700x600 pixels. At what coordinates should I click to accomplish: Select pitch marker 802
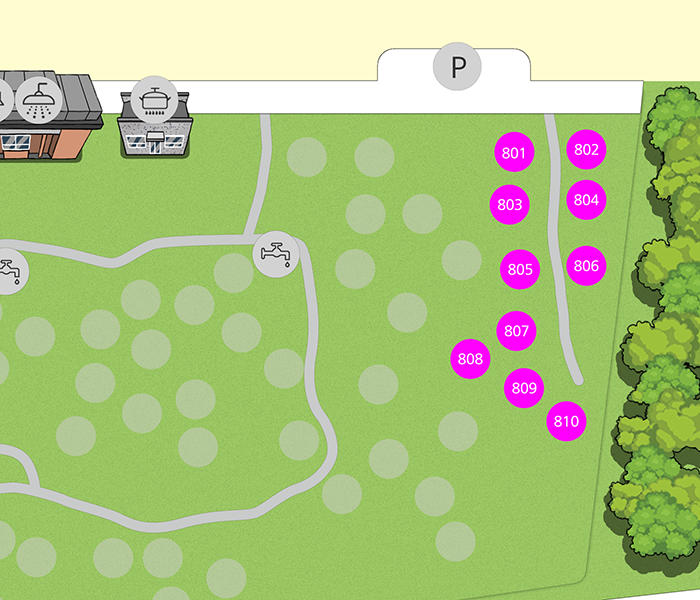click(x=586, y=150)
